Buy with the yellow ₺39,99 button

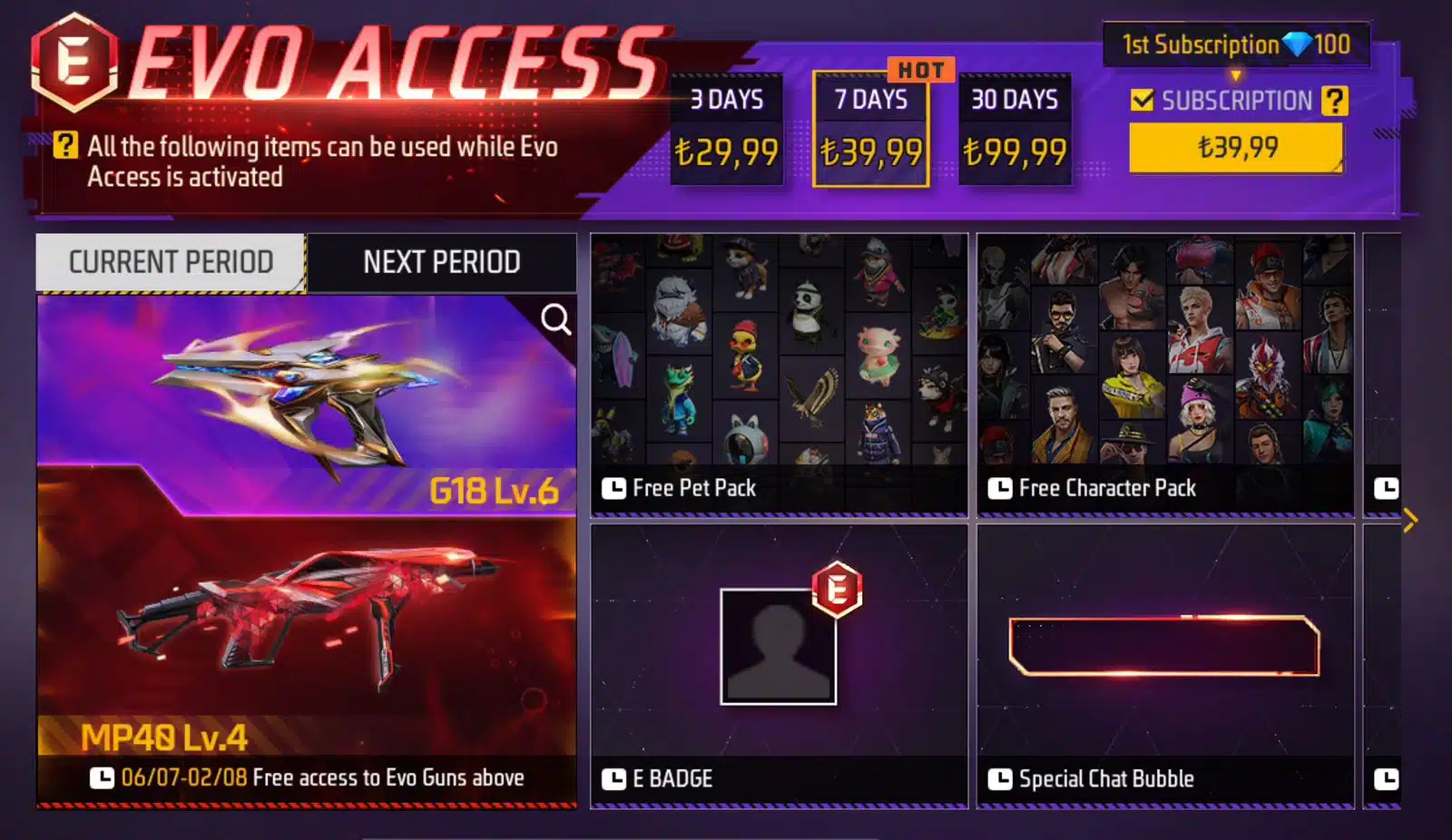[x=1236, y=147]
